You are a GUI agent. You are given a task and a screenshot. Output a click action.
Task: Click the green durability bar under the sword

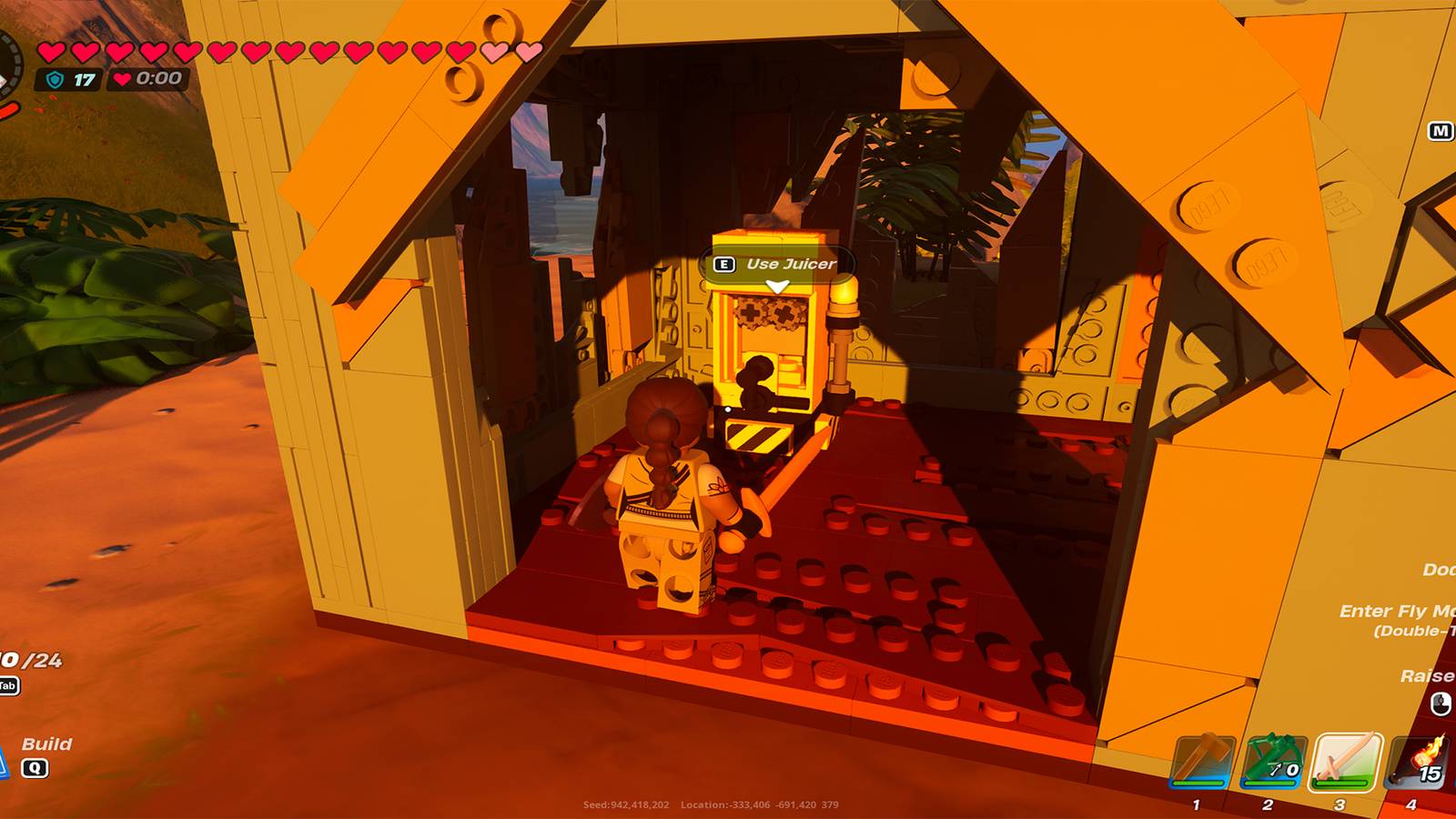[x=1341, y=784]
